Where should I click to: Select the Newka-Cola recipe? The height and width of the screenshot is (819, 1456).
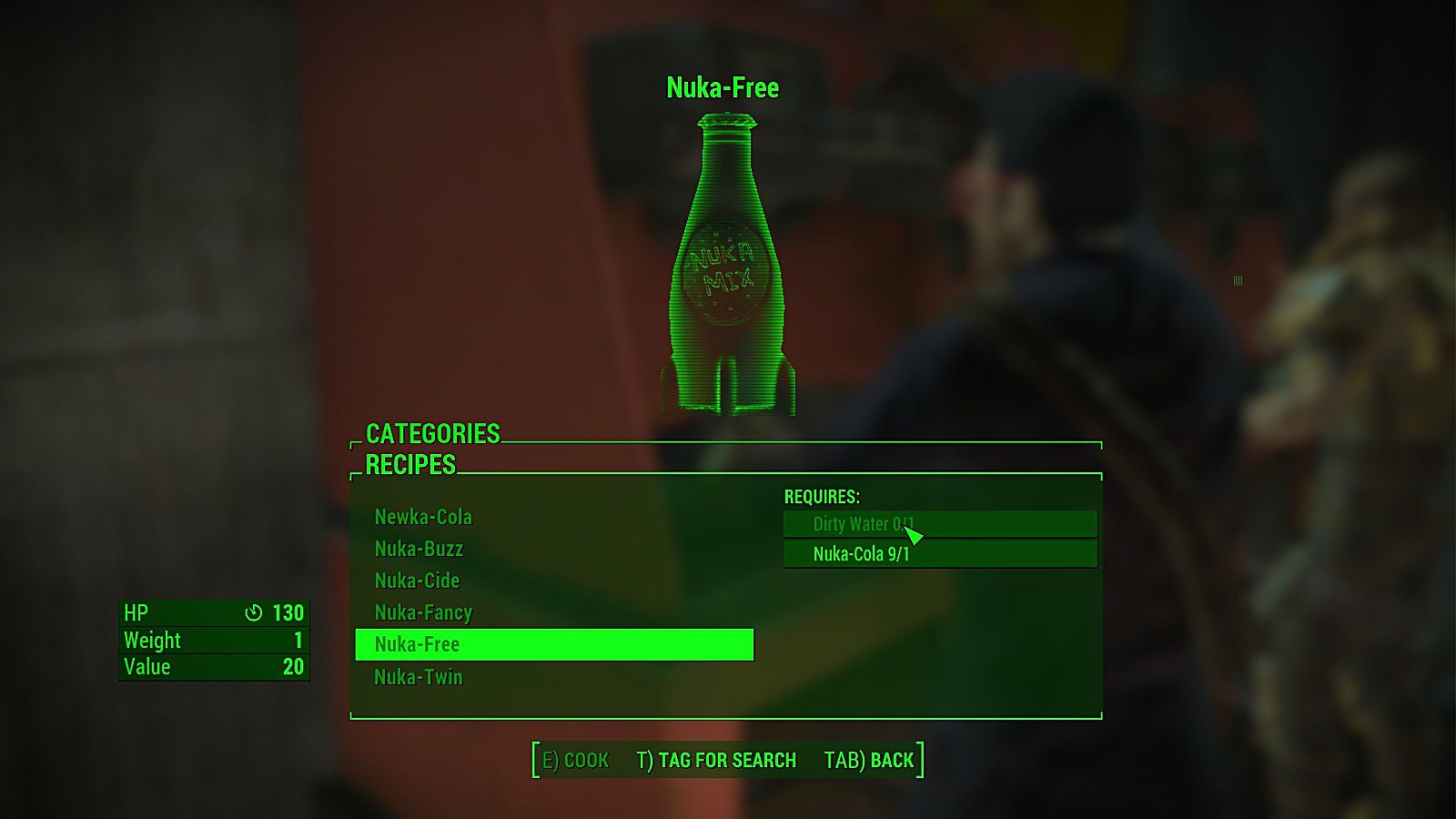point(422,517)
